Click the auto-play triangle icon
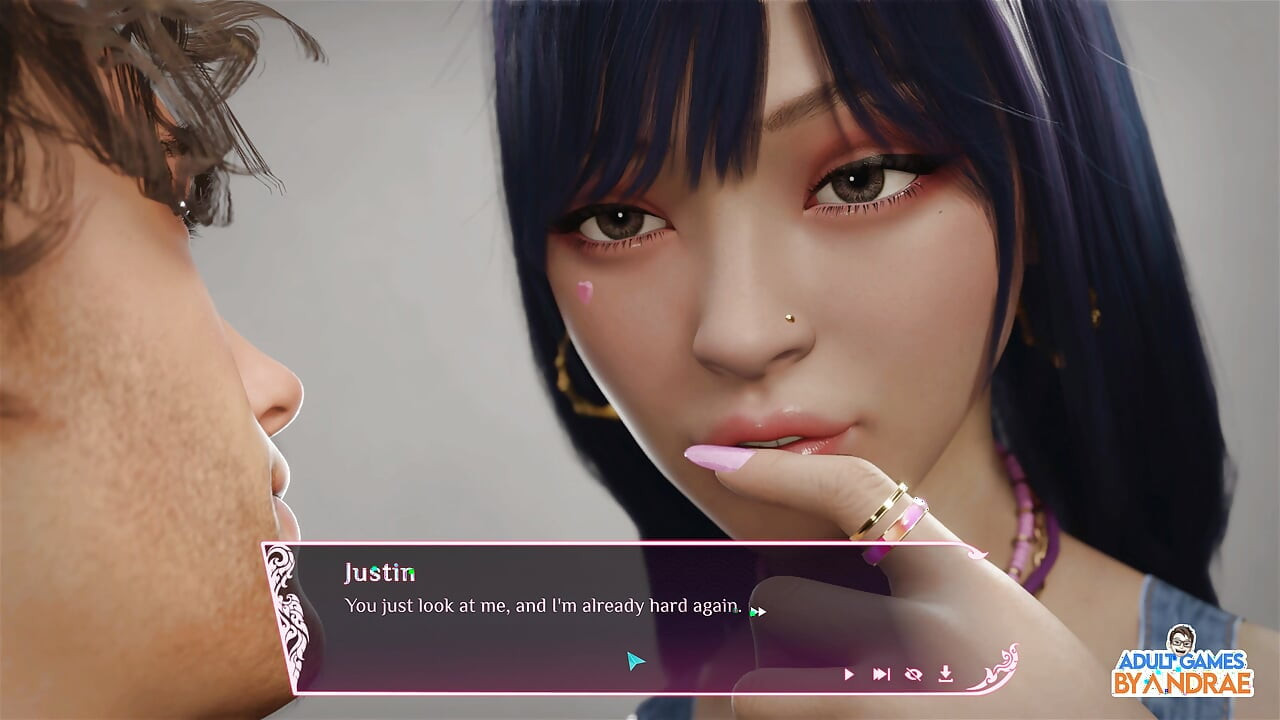This screenshot has height=720, width=1280. coord(849,675)
